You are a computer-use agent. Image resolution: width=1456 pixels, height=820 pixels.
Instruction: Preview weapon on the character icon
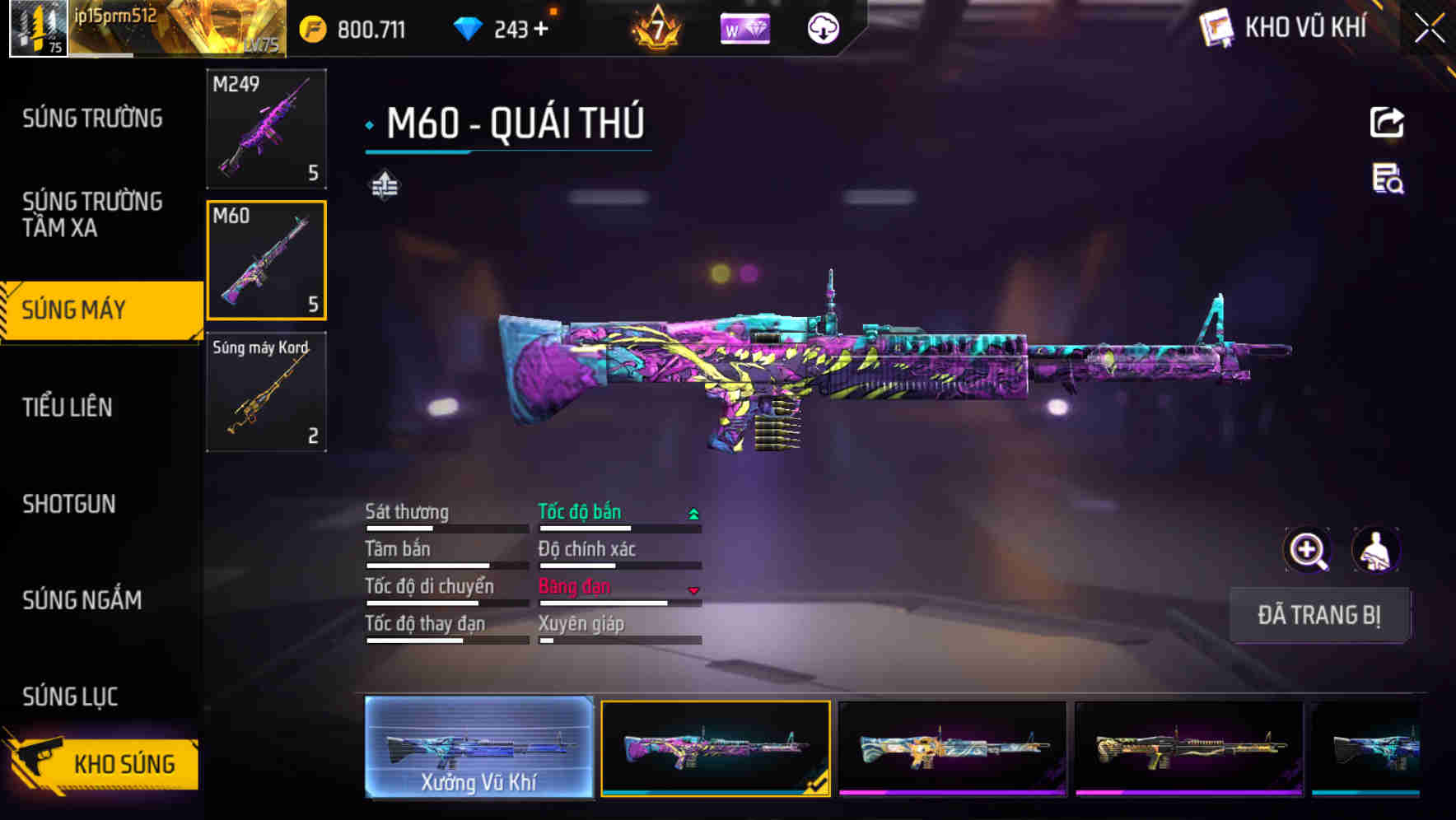(x=1375, y=550)
